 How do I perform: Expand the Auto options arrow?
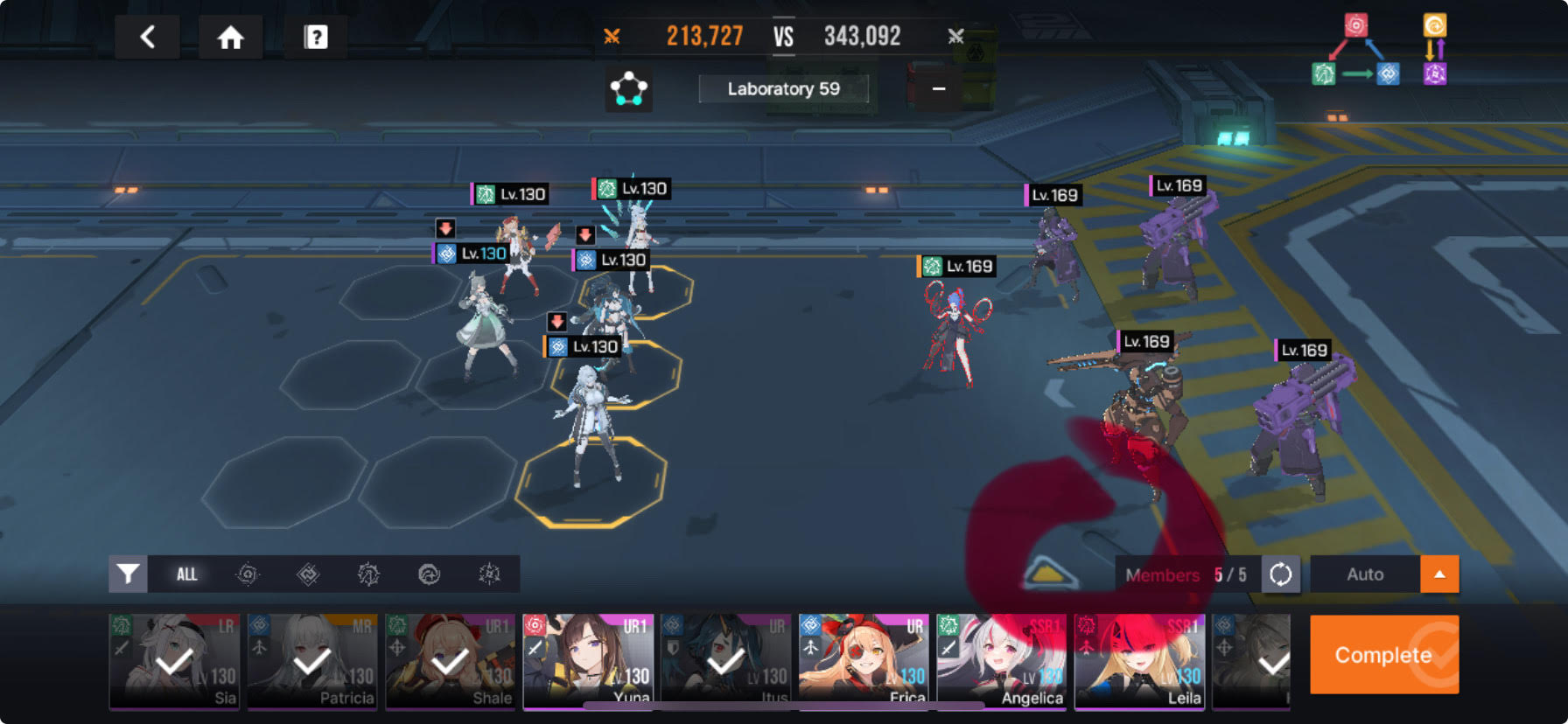[1439, 574]
